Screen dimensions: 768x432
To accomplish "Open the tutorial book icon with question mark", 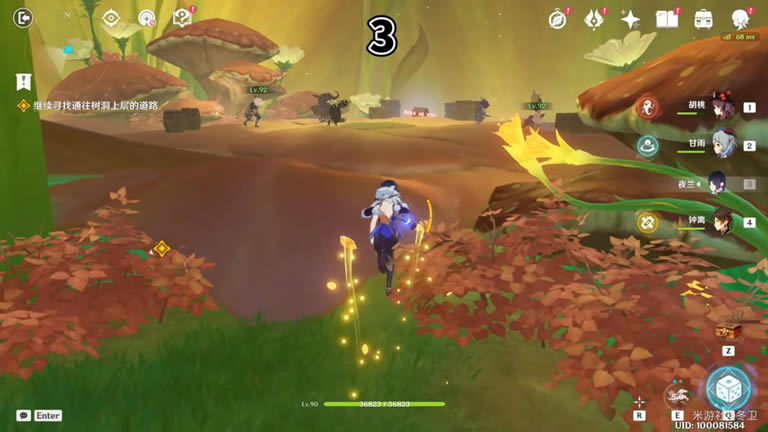I will pos(182,17).
